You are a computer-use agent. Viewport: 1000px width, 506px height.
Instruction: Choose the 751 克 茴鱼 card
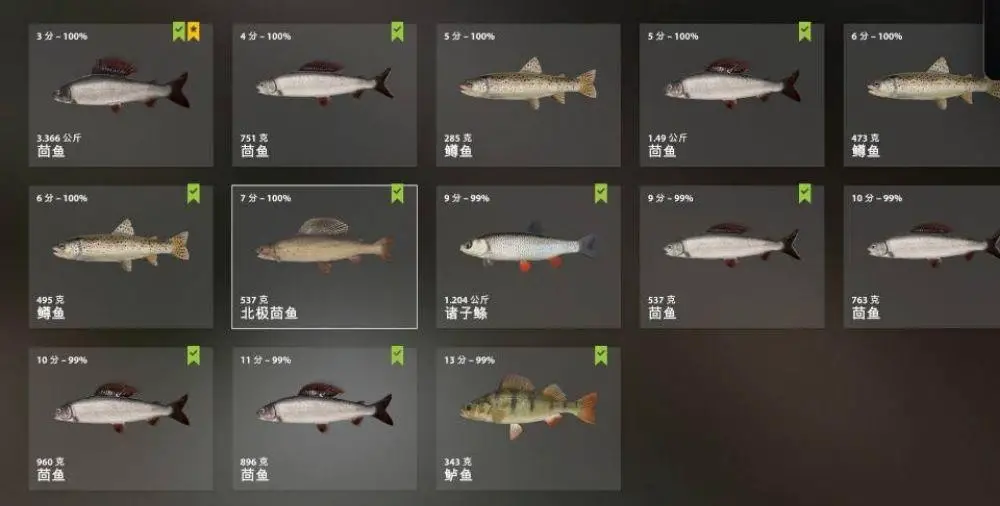[324, 95]
